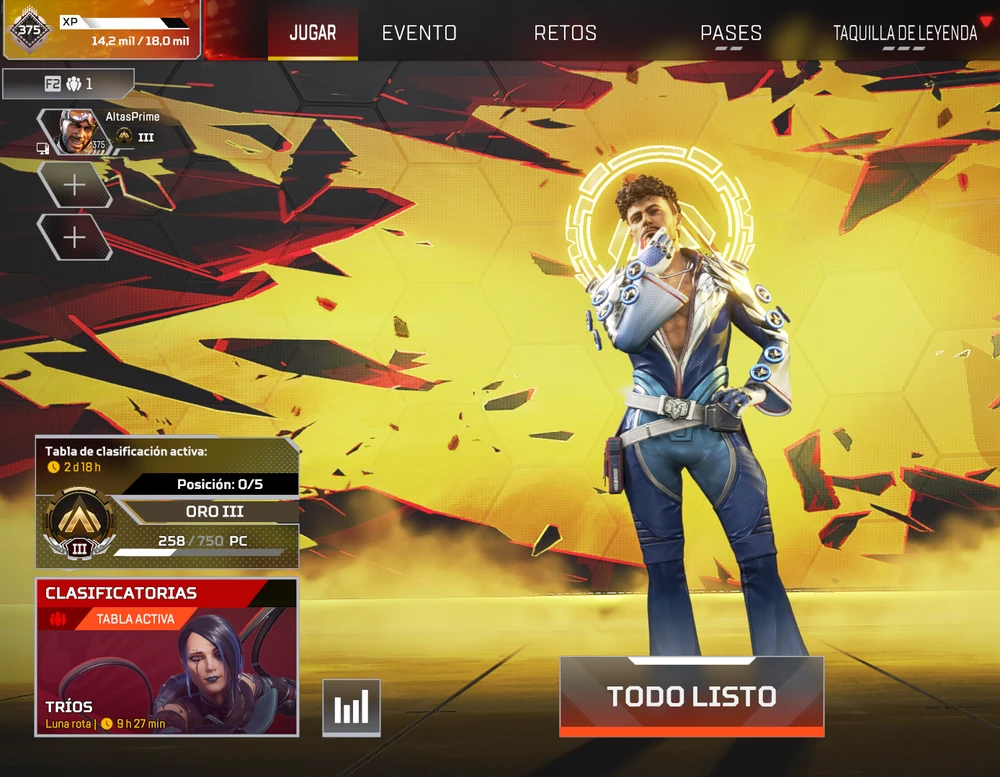Open the Clasificatorias game mode selector
Image resolution: width=1000 pixels, height=777 pixels.
(167, 657)
